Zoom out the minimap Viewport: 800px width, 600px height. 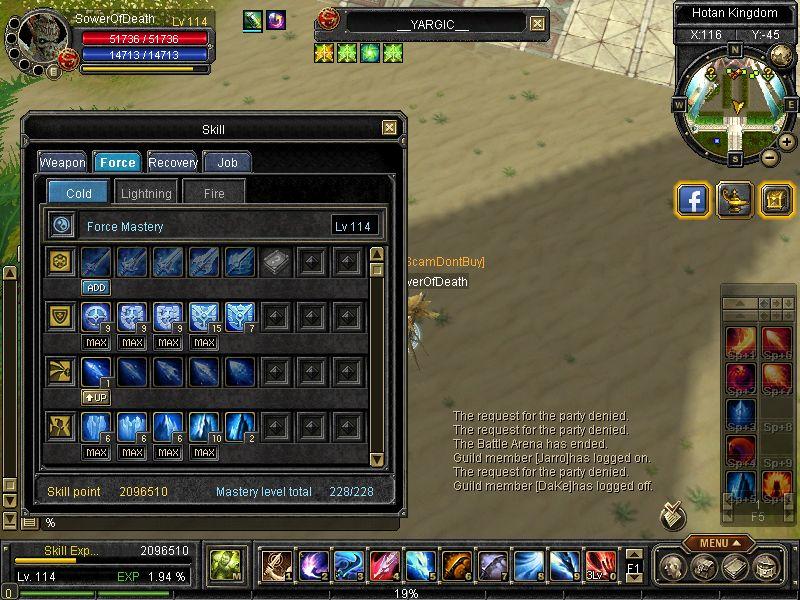(770, 157)
